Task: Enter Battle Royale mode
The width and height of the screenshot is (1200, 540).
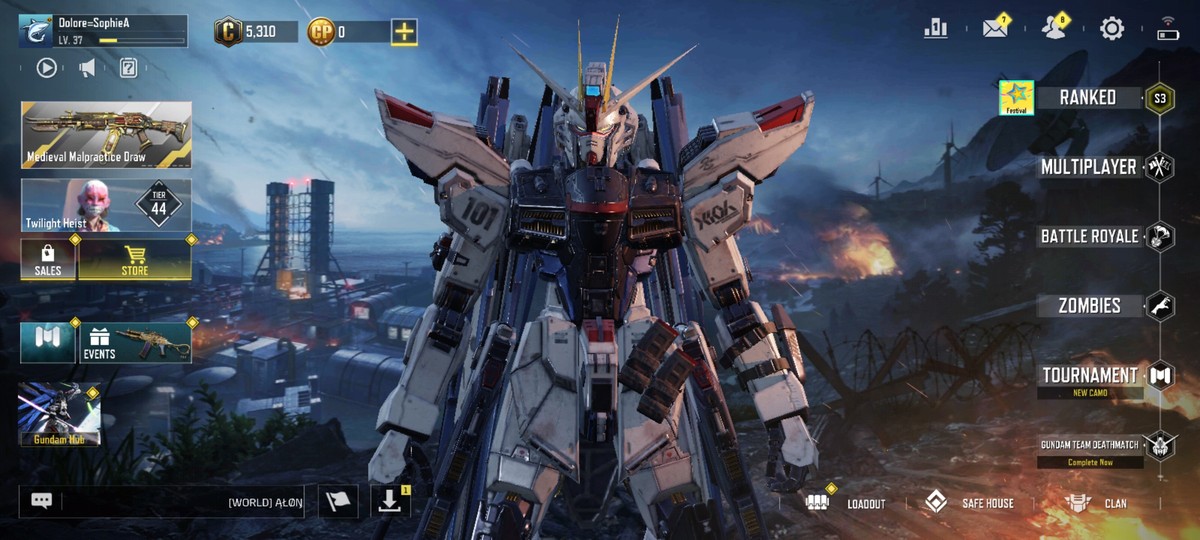Action: (1089, 236)
